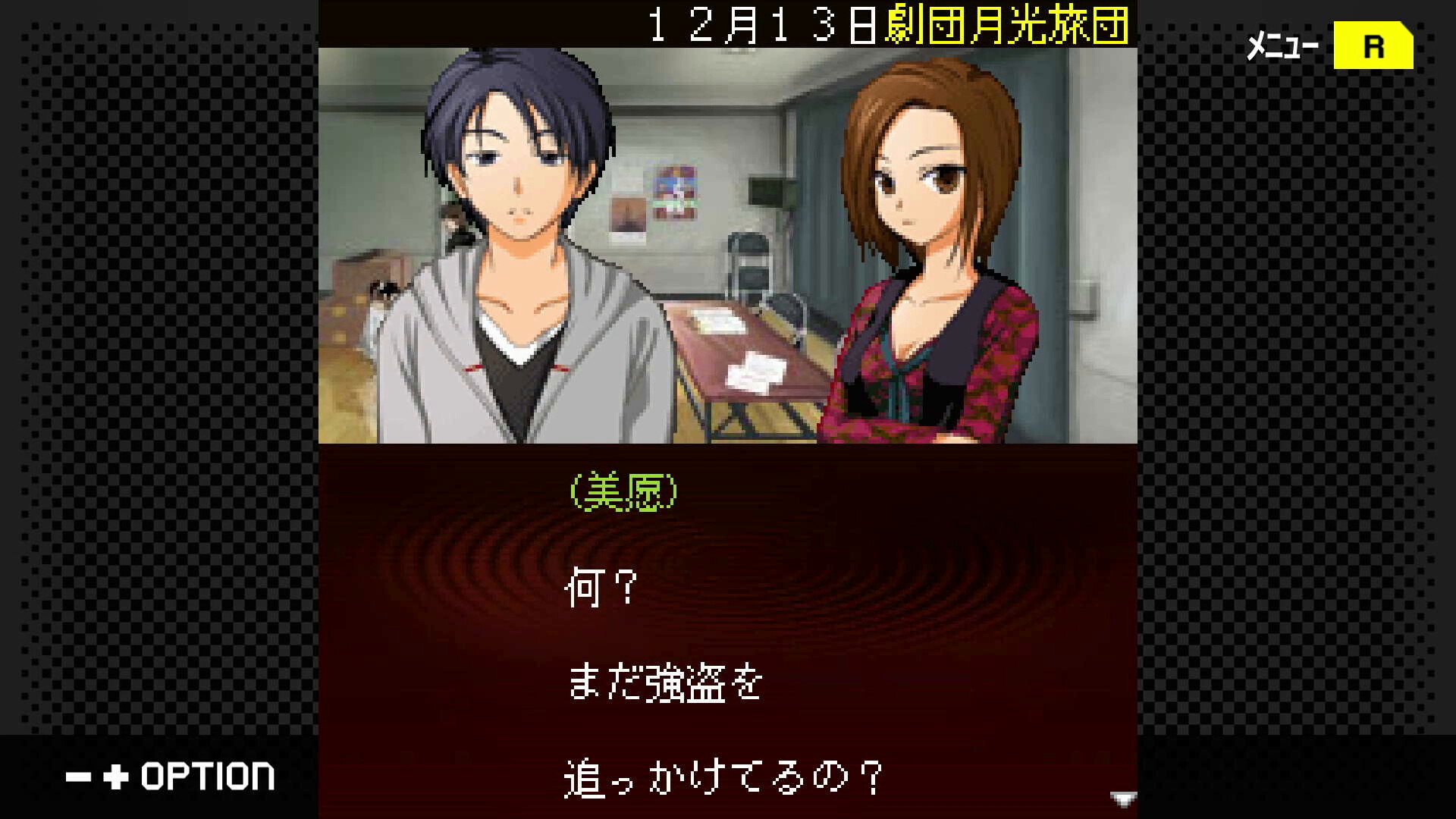Click the minus icon beside OPTION

click(x=79, y=777)
